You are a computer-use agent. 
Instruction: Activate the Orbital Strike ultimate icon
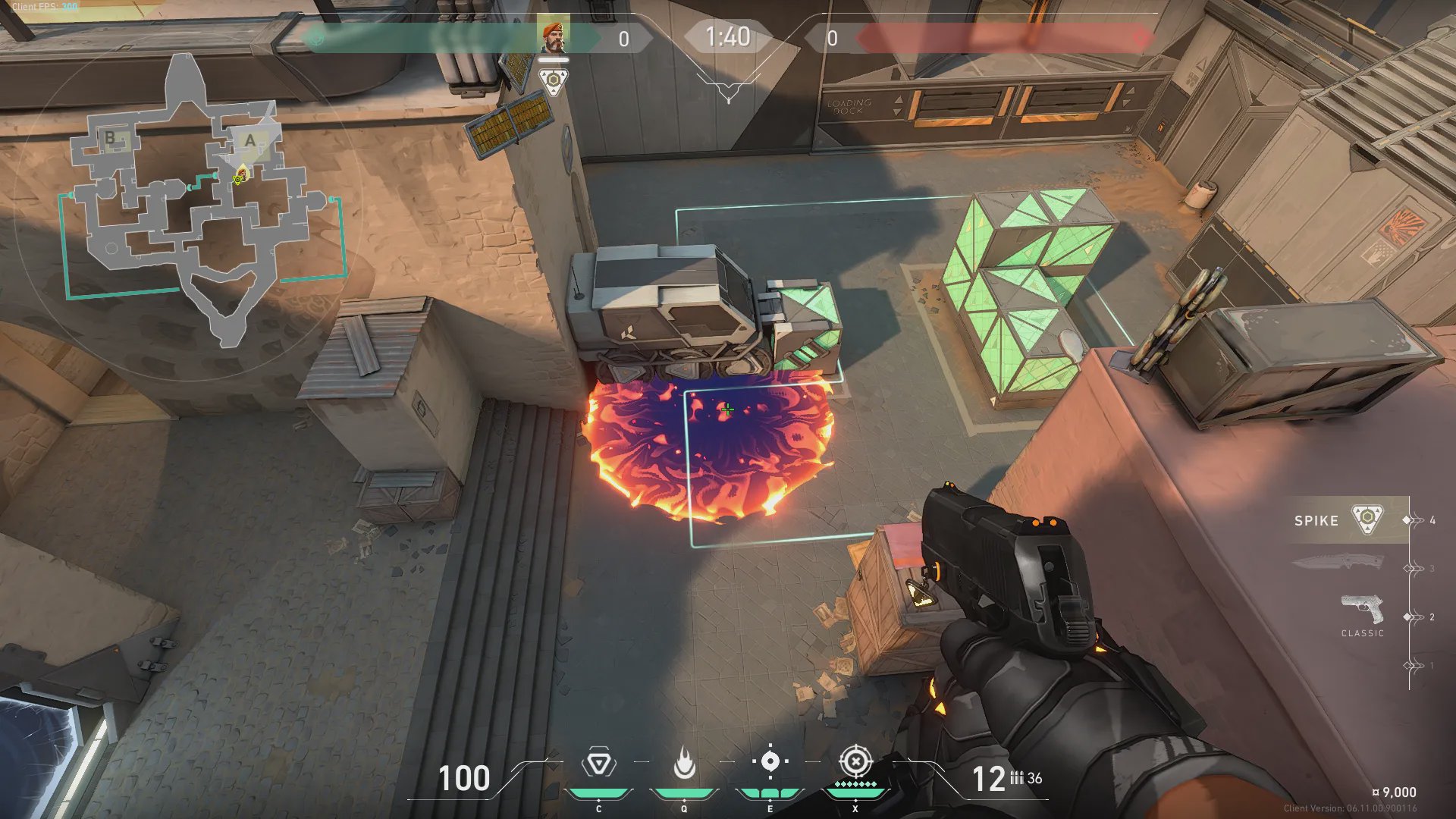pyautogui.click(x=855, y=761)
